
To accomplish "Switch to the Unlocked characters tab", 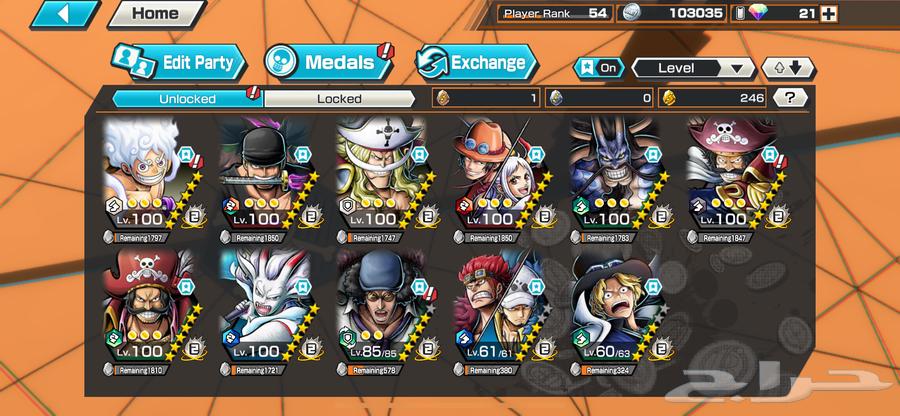I will click(x=186, y=98).
